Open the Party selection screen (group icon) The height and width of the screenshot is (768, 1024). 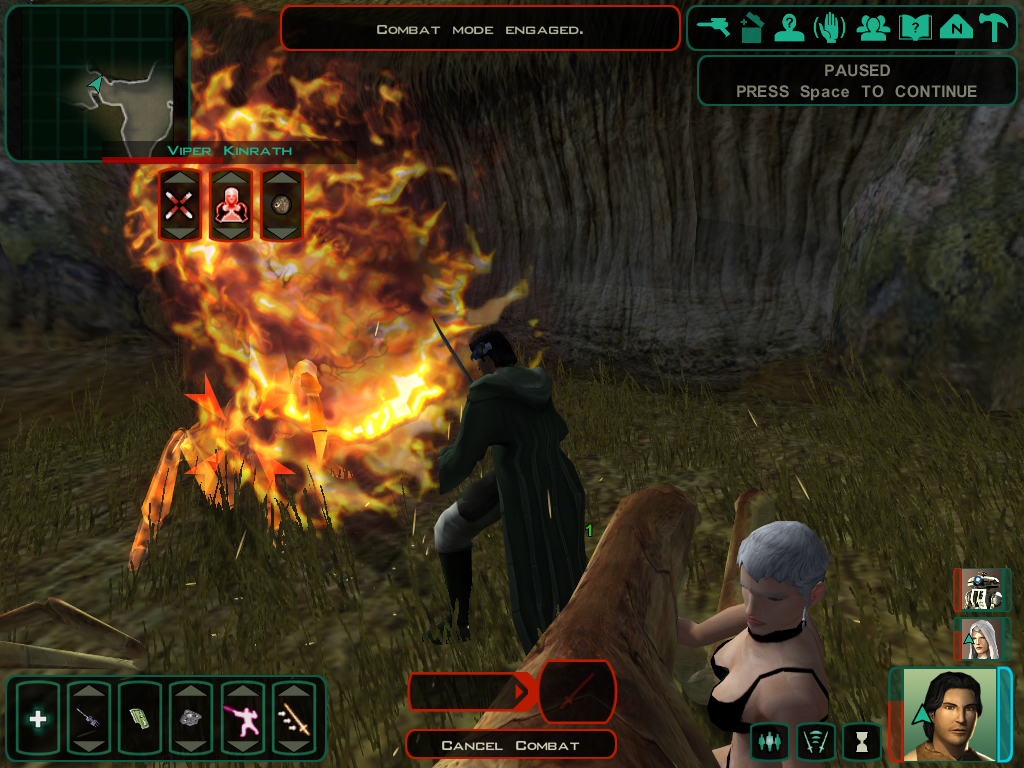[x=873, y=28]
